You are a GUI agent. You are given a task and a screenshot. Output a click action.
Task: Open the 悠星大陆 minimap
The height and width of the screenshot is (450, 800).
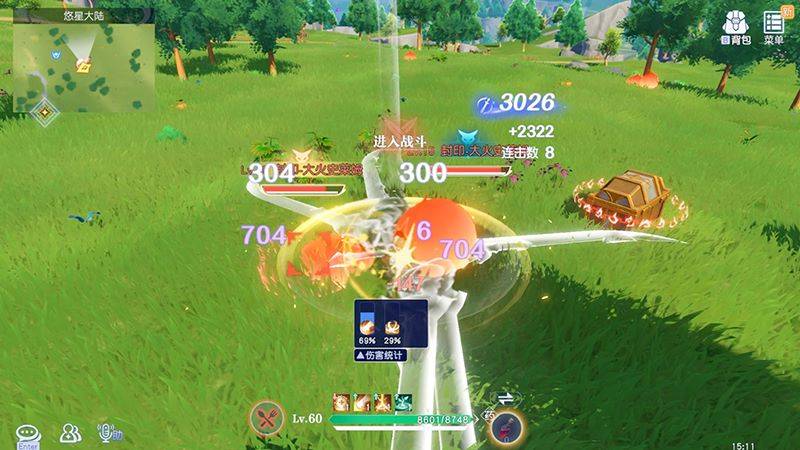(x=84, y=67)
